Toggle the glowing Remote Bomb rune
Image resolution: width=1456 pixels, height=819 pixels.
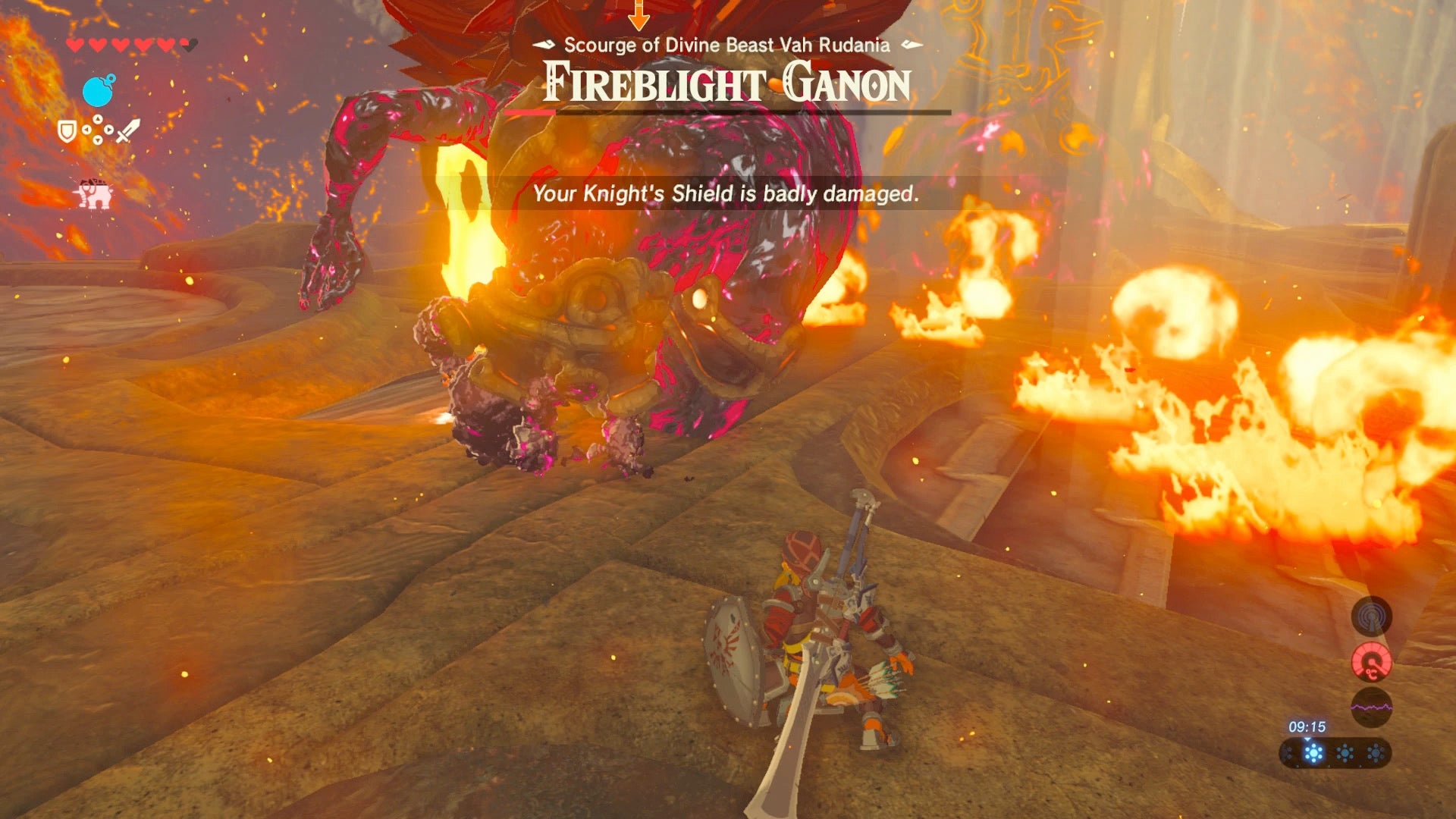click(x=98, y=90)
